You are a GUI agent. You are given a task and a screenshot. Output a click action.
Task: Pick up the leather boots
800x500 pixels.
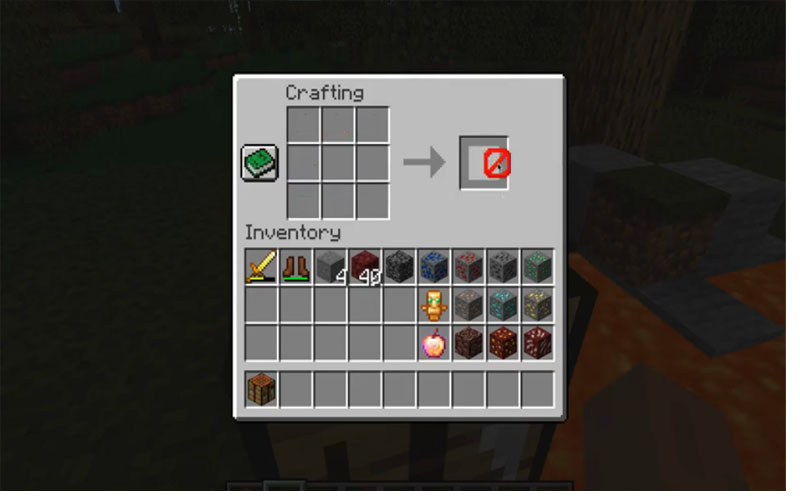coord(296,267)
